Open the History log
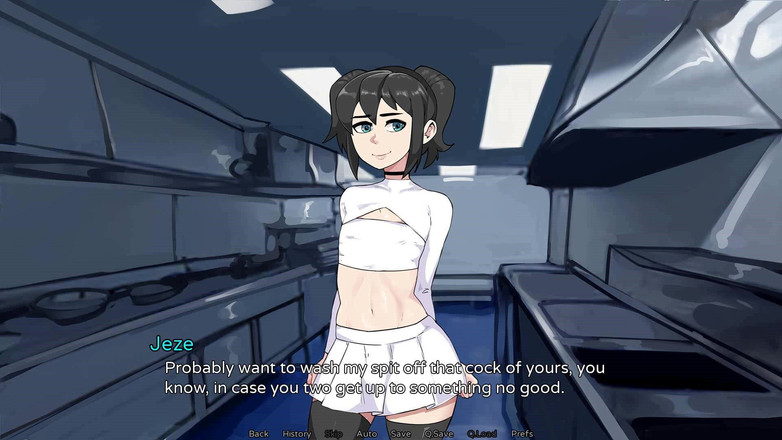Viewport: 782px width, 440px height. [x=297, y=434]
